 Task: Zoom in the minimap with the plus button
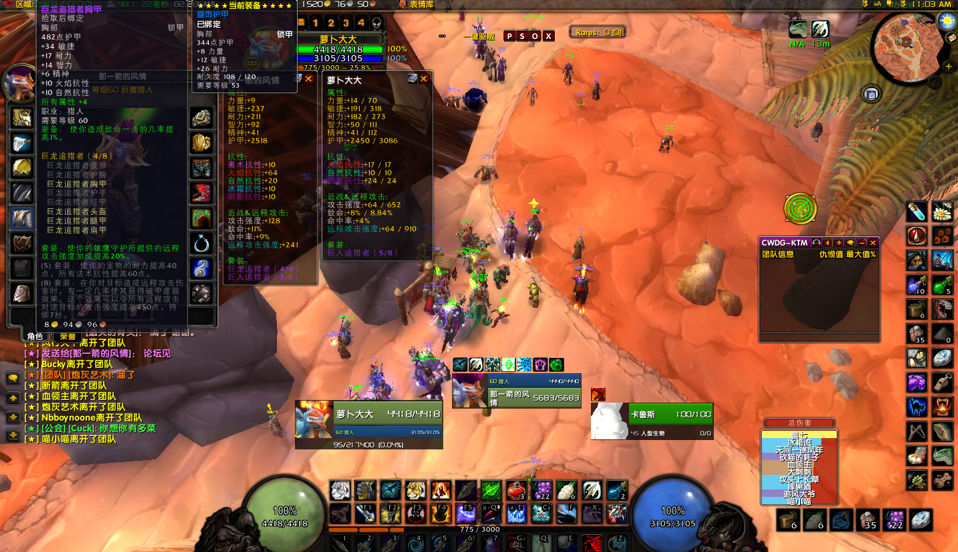click(948, 67)
